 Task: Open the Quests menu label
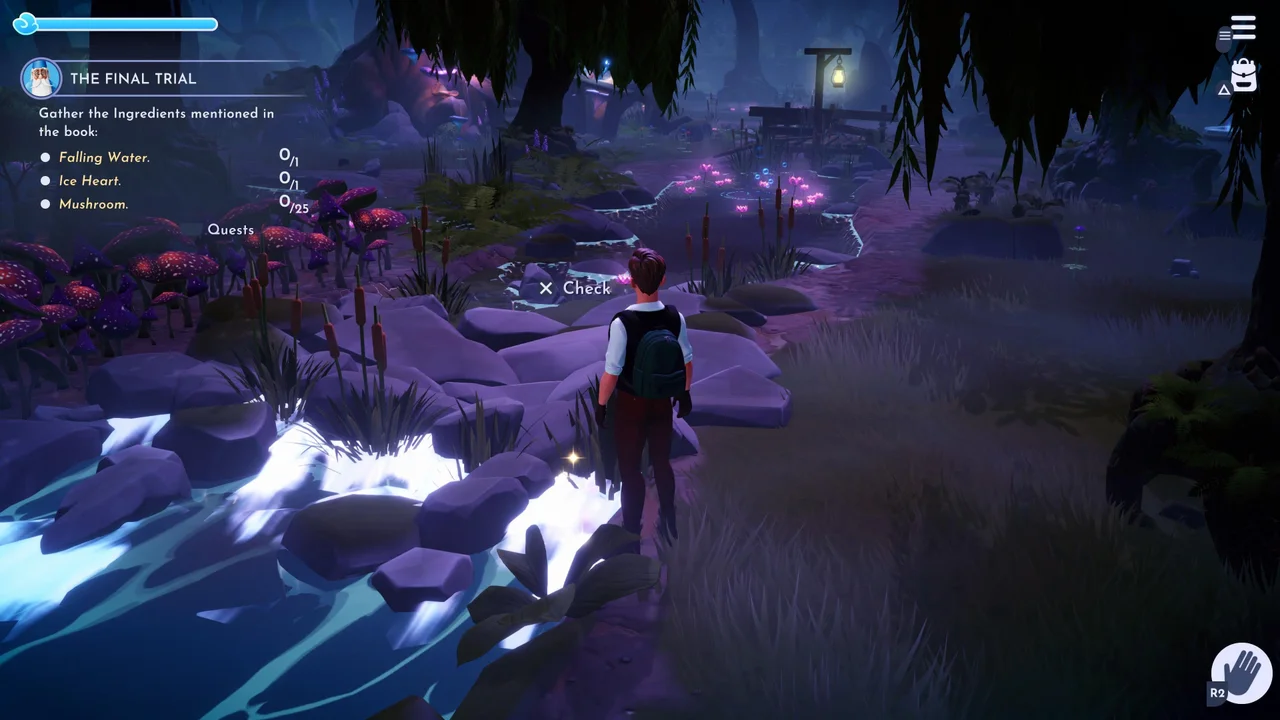(230, 229)
